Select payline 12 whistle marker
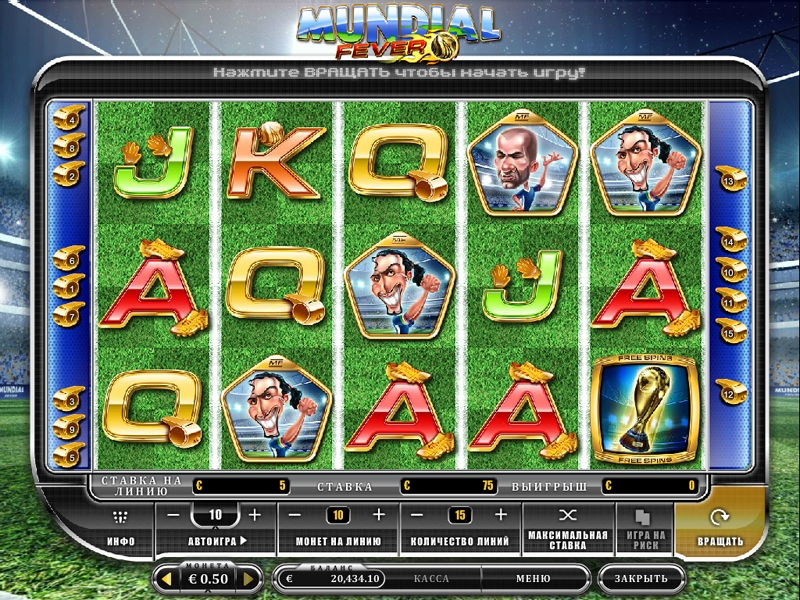The image size is (800, 600). [x=727, y=396]
